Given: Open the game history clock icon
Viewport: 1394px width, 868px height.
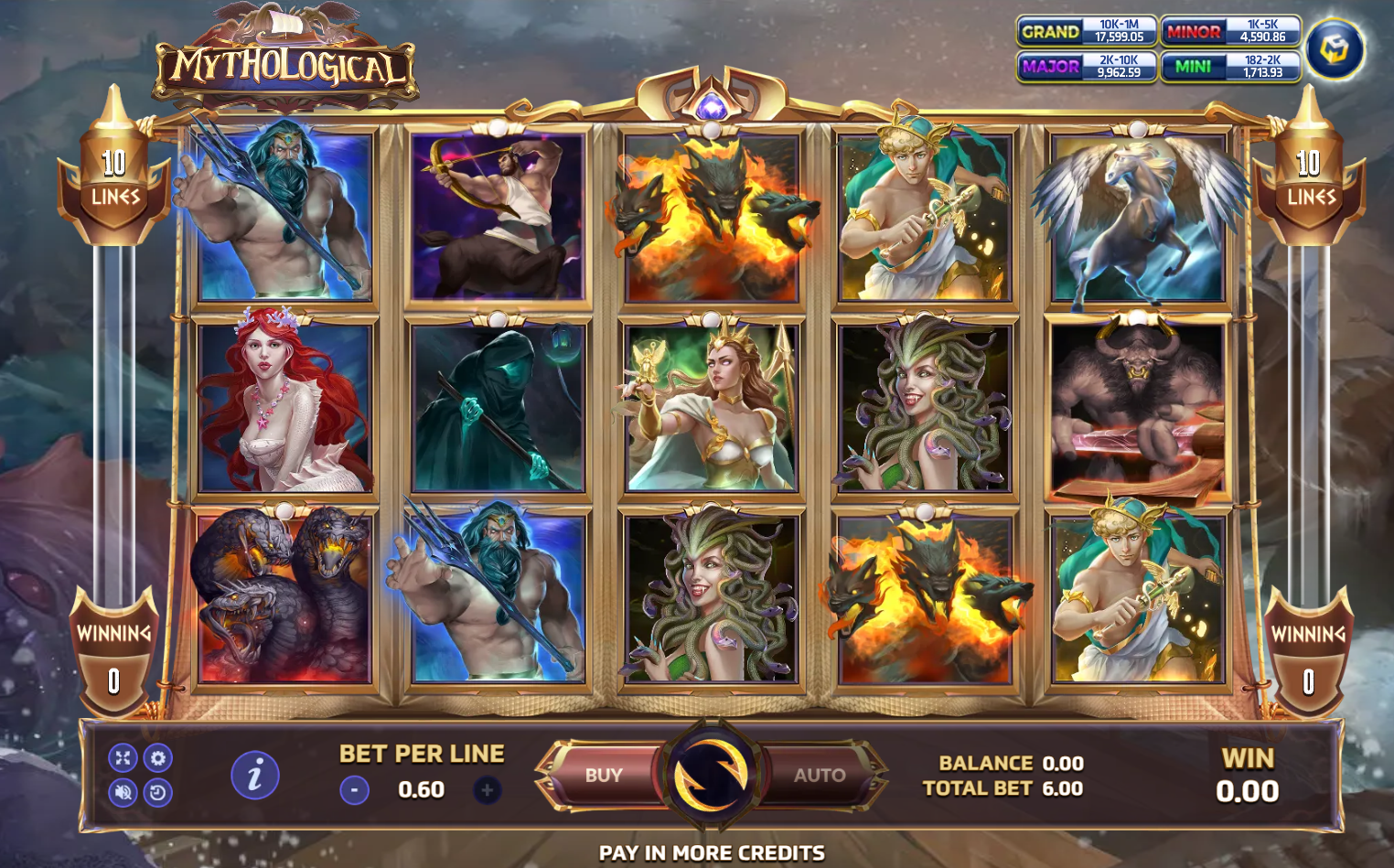Looking at the screenshot, I should 158,792.
